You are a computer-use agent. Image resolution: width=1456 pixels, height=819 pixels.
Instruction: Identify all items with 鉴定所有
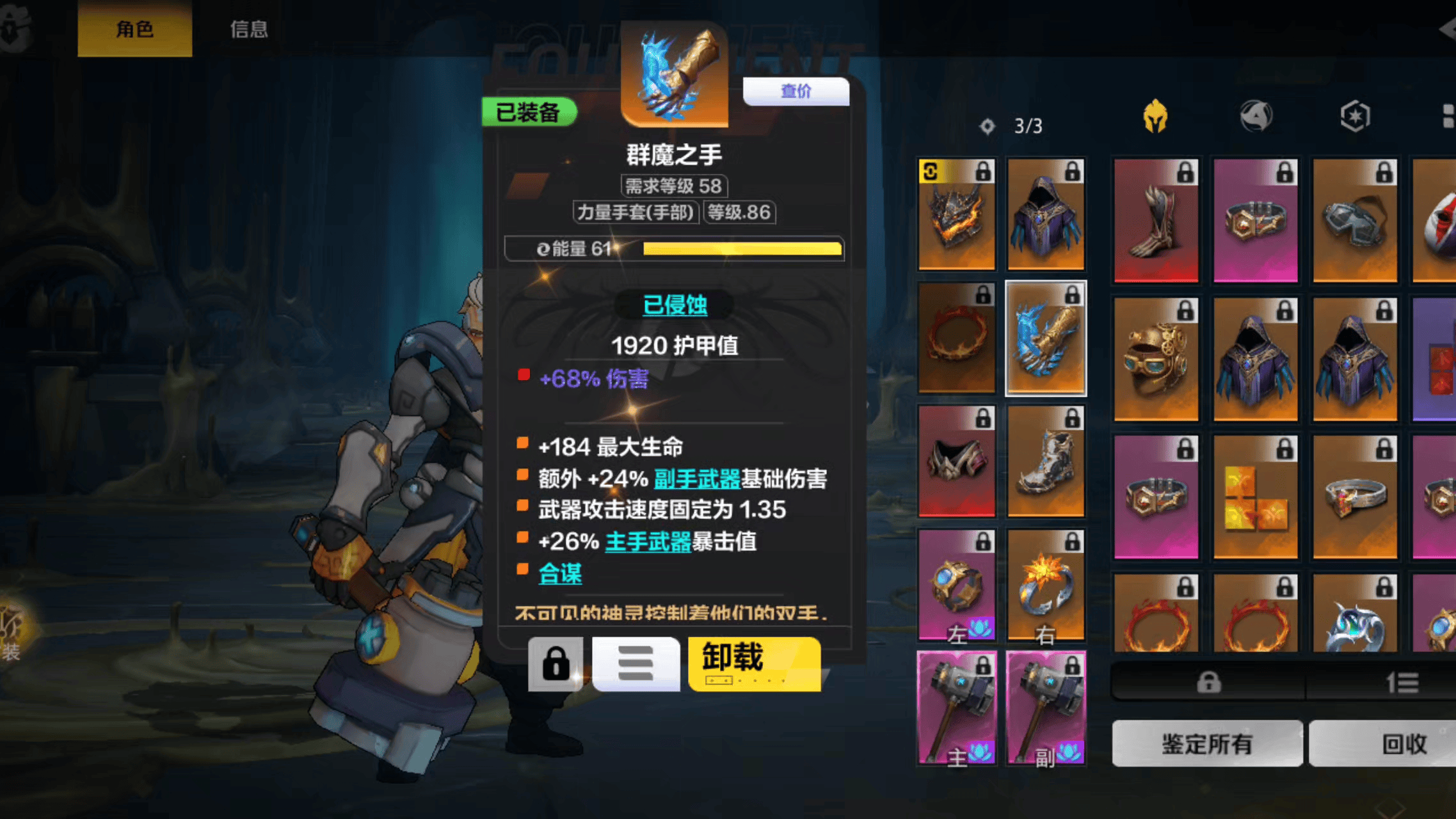point(1207,743)
